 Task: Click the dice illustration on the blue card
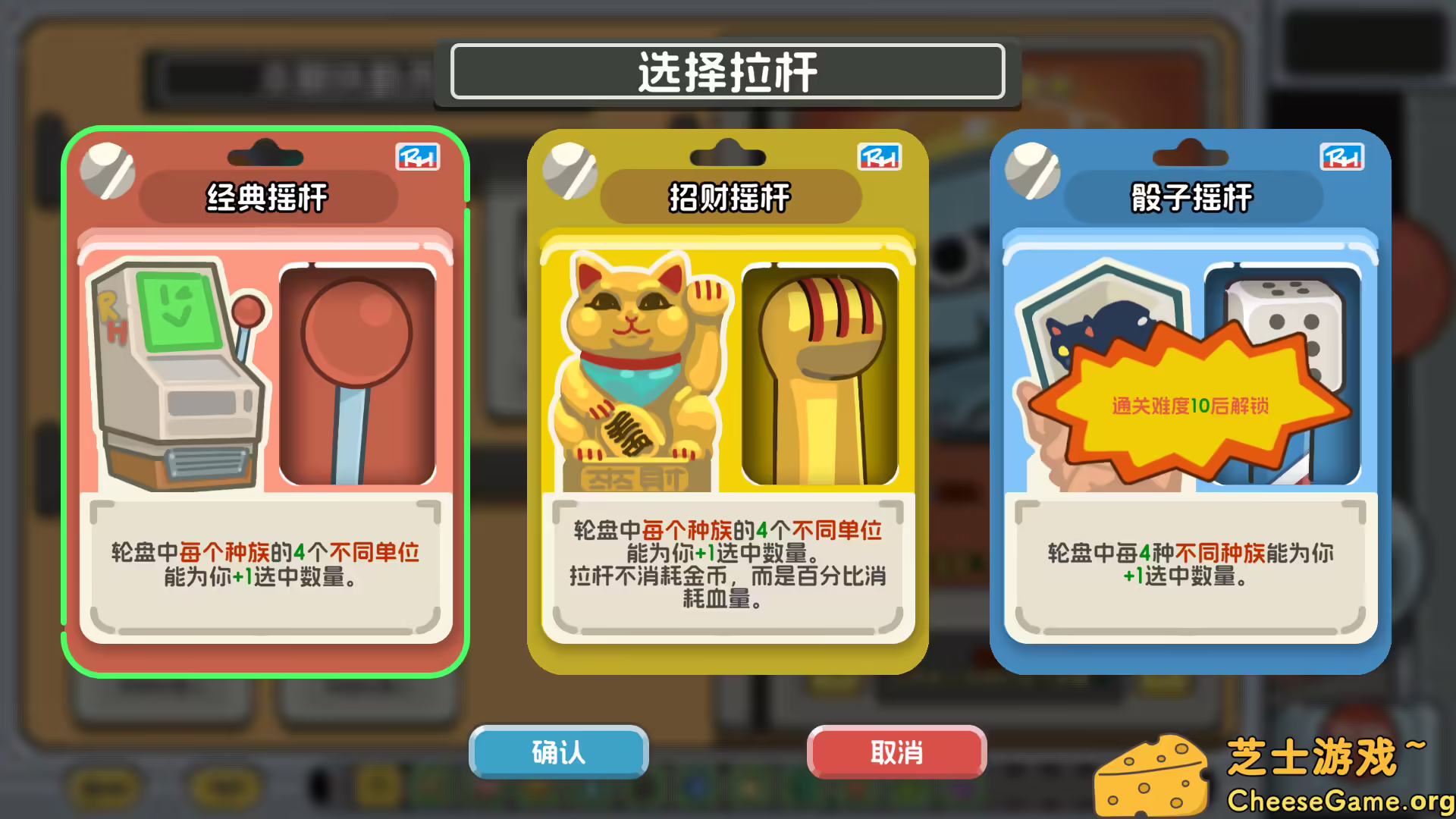(x=1289, y=318)
